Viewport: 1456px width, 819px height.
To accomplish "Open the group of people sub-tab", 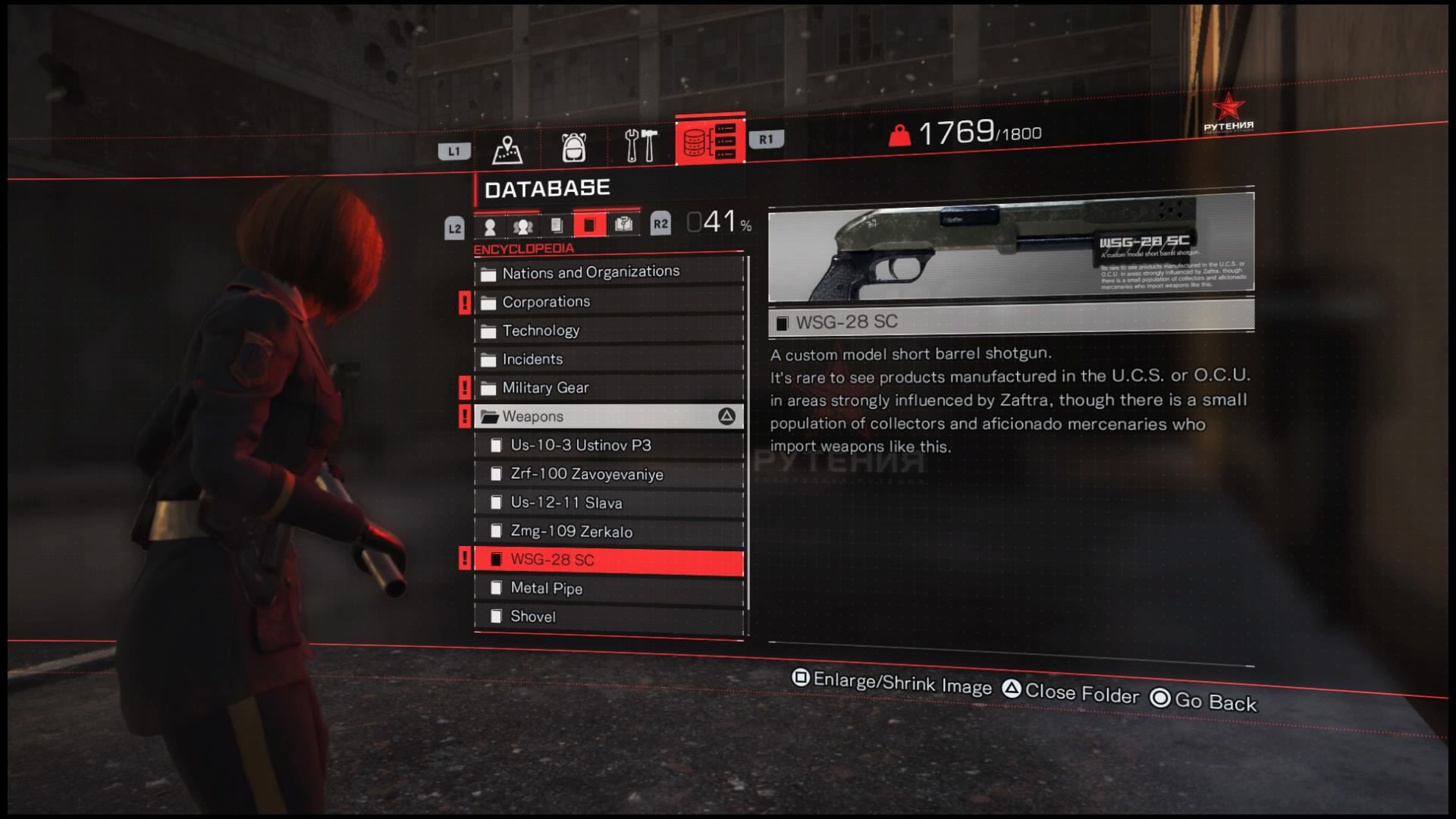I will 523,226.
